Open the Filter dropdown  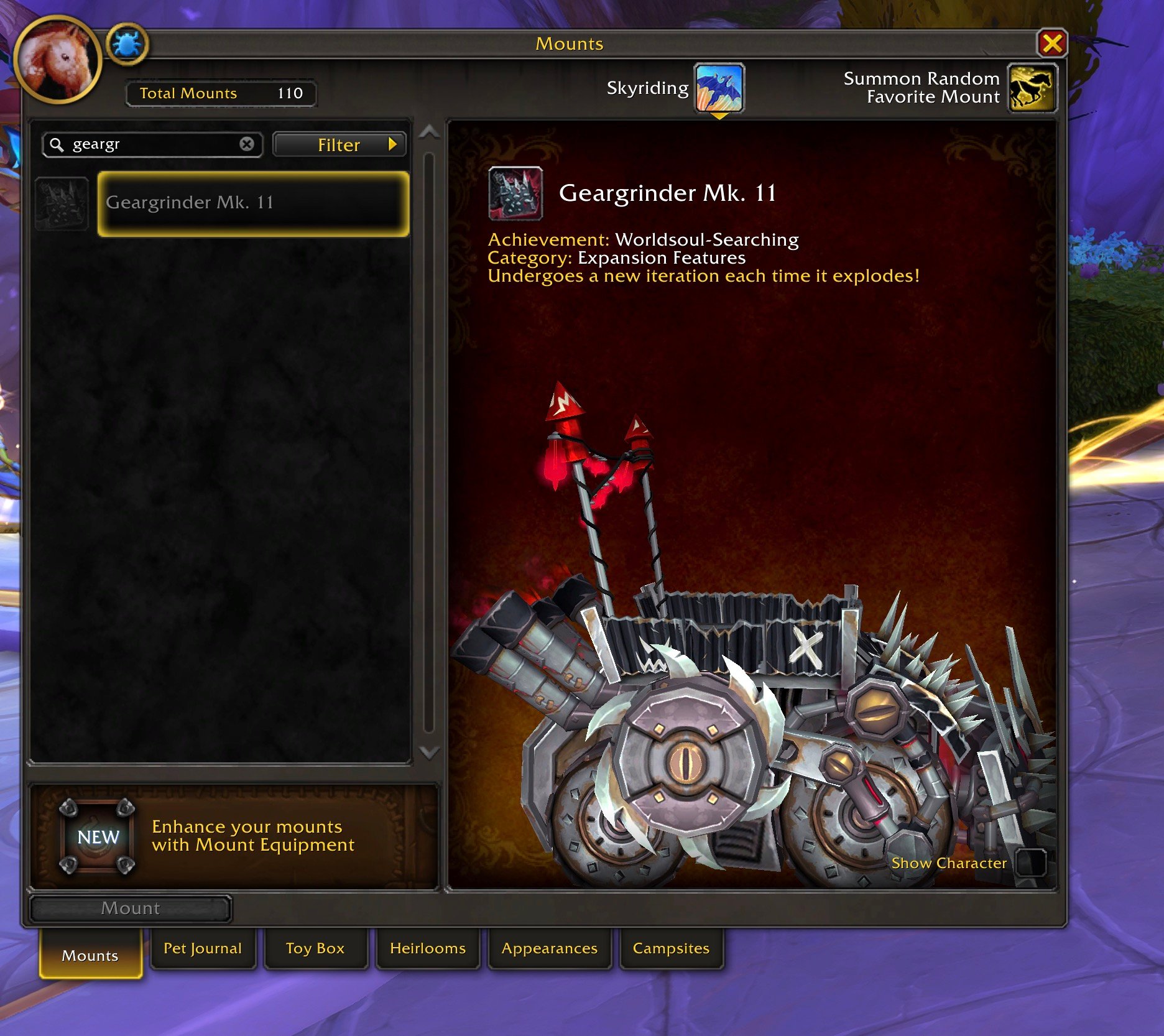pyautogui.click(x=339, y=145)
